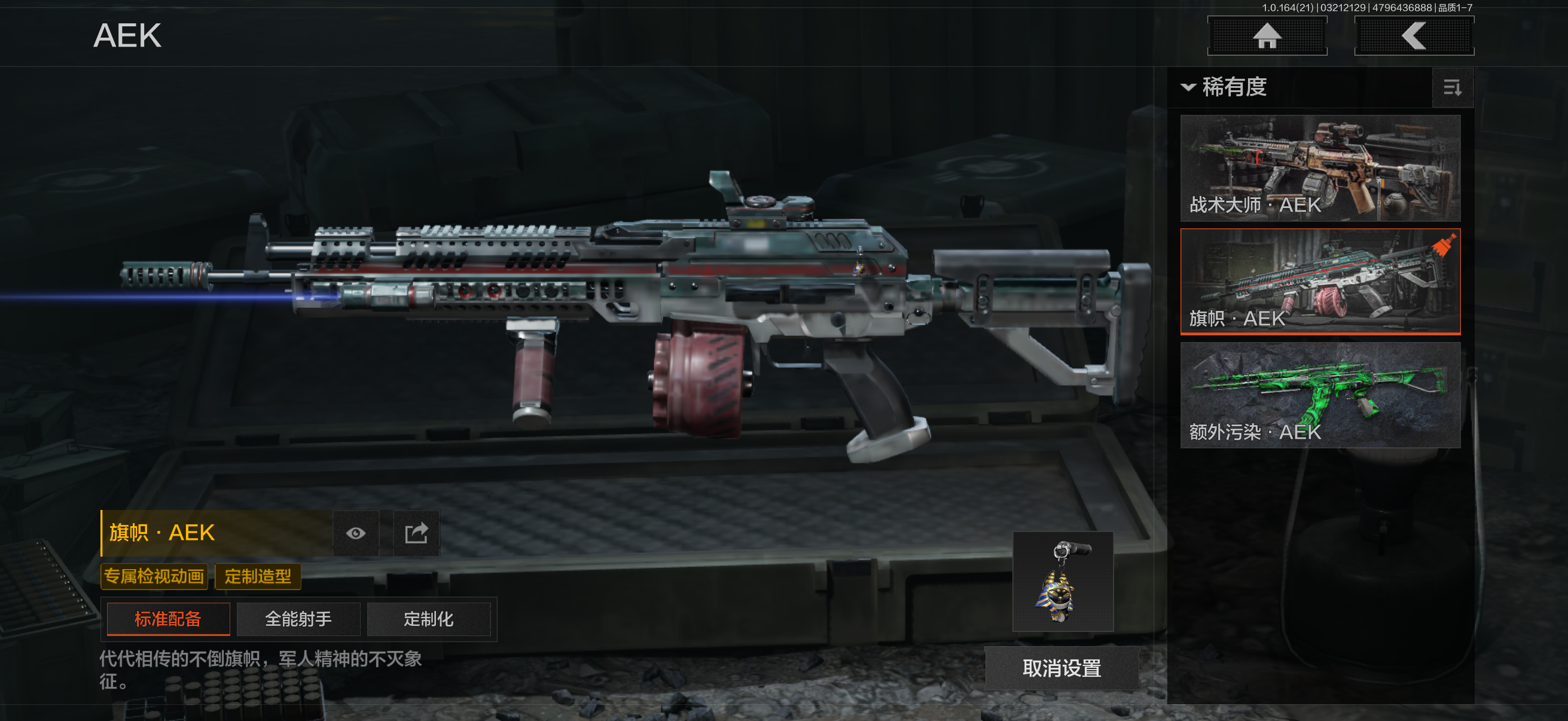Select the 战术大师·AEK skin thumbnail

tap(1320, 168)
